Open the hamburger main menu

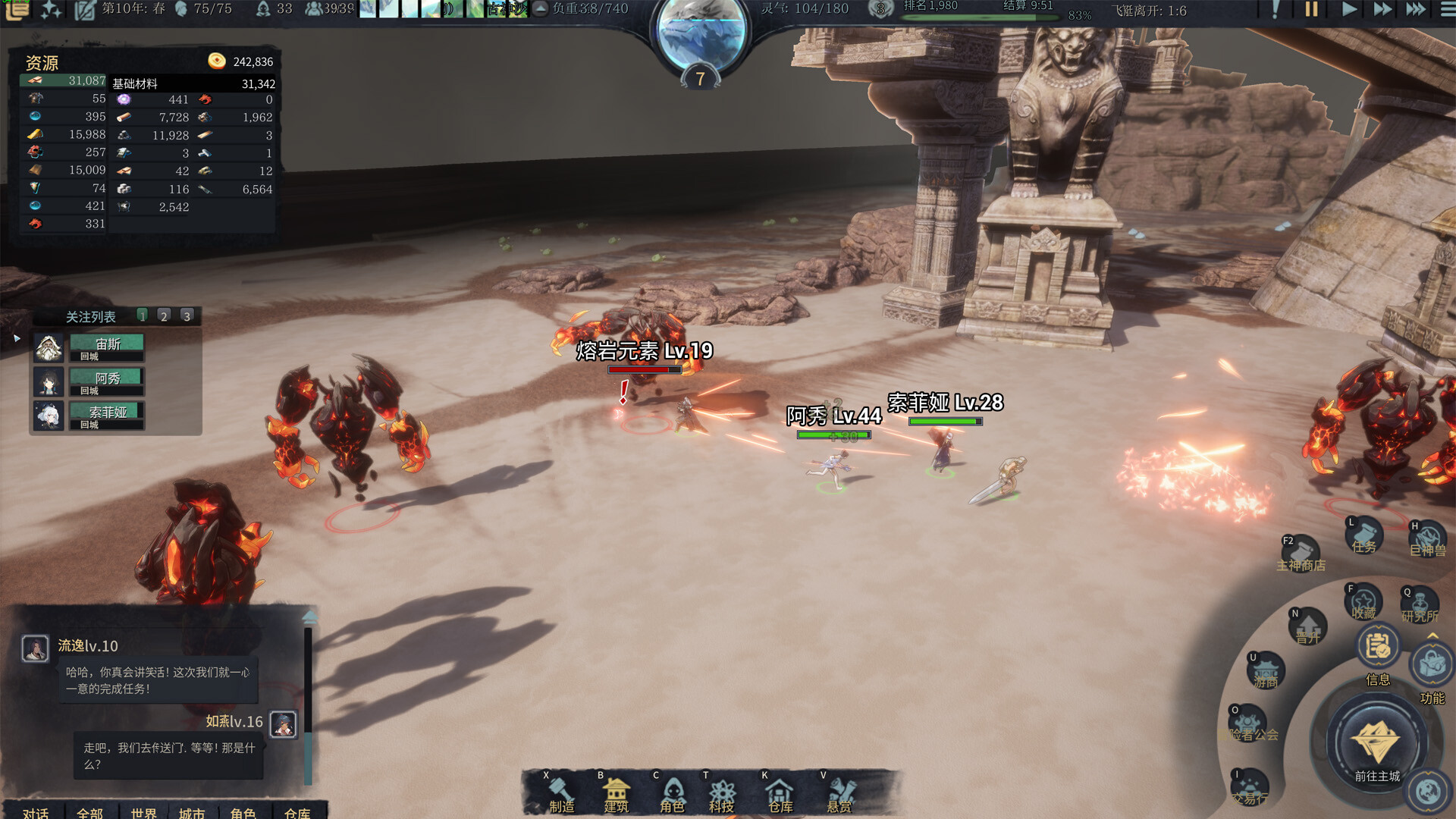tap(1447, 9)
